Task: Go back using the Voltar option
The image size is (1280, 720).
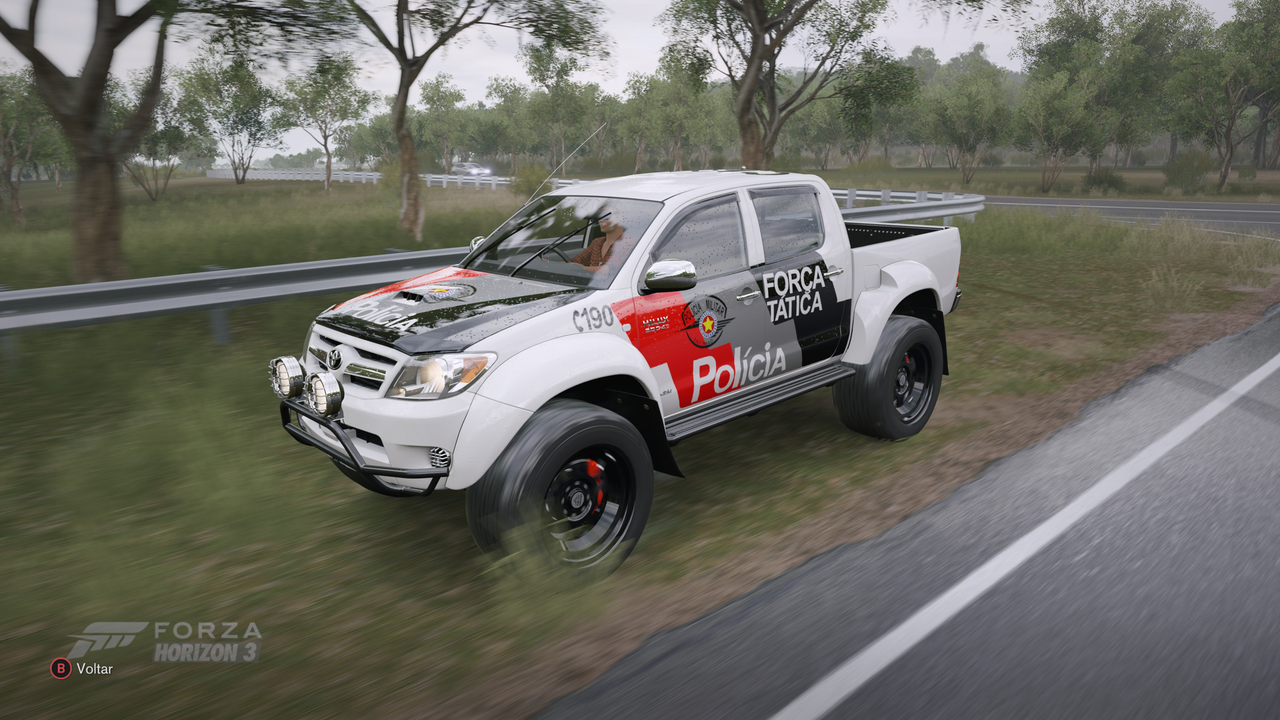Action: click(82, 668)
